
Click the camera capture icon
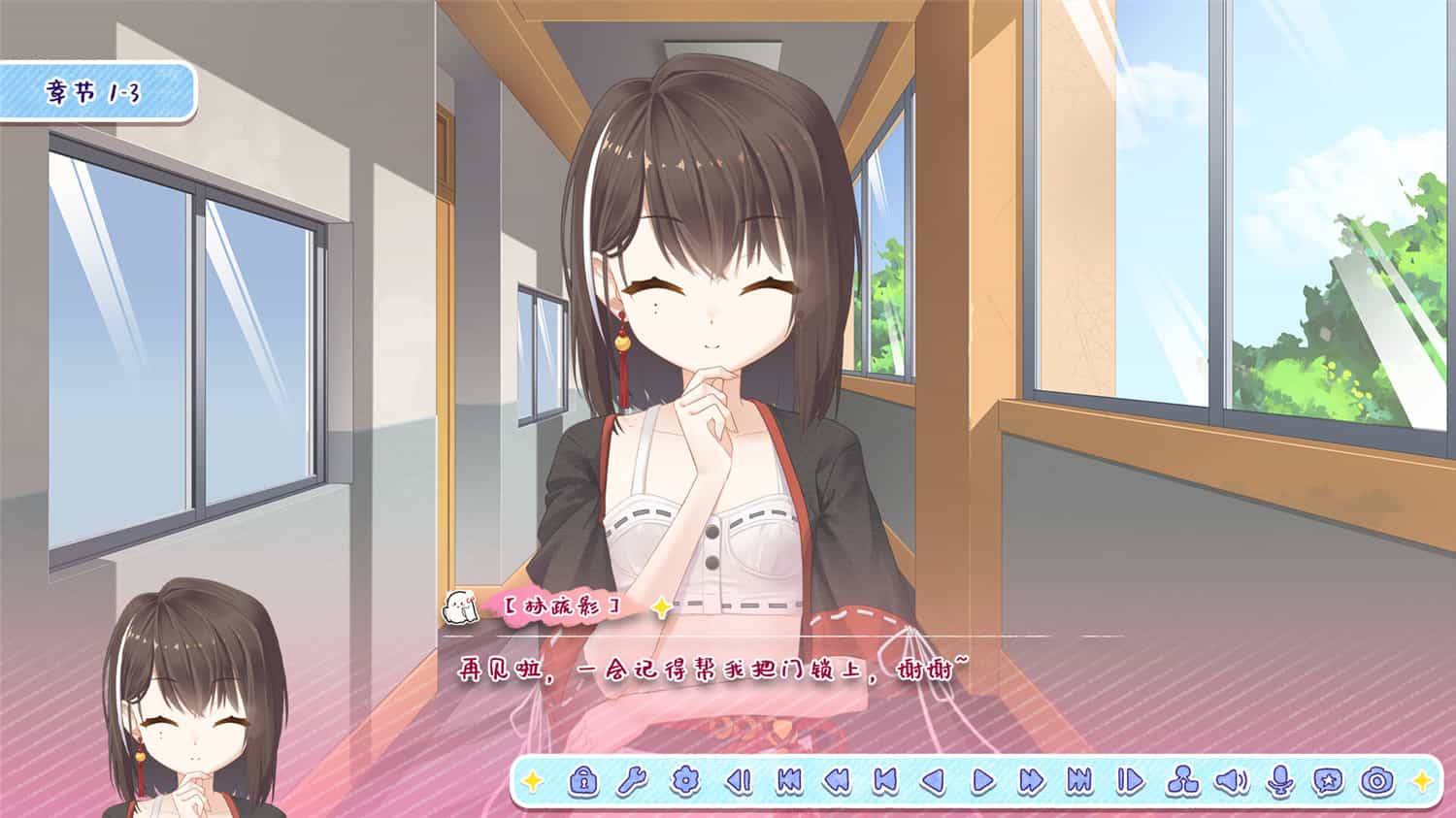pos(1377,778)
